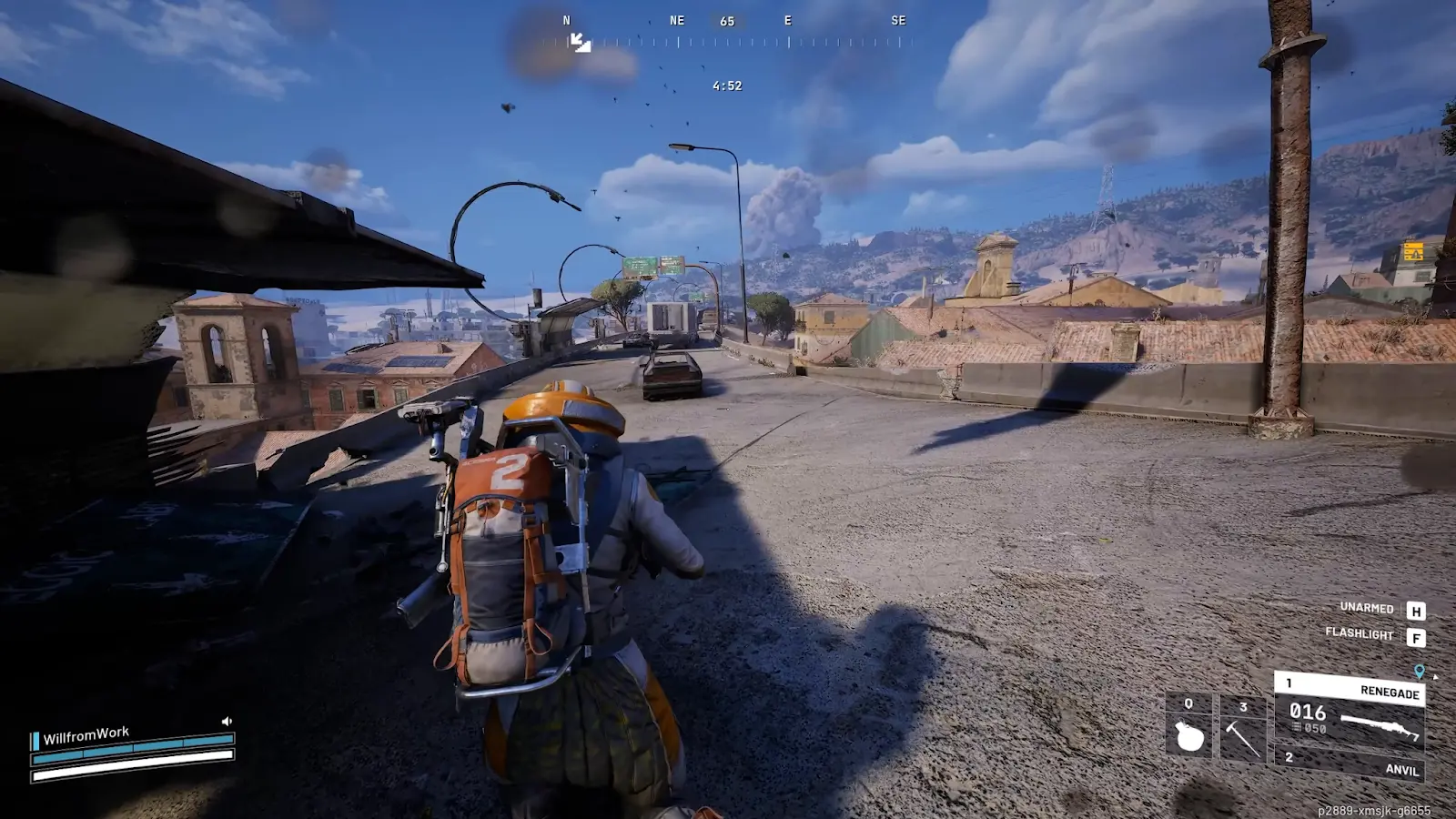This screenshot has width=1456, height=819.
Task: Select the WillfromWork player nameplate
Action: 86,735
